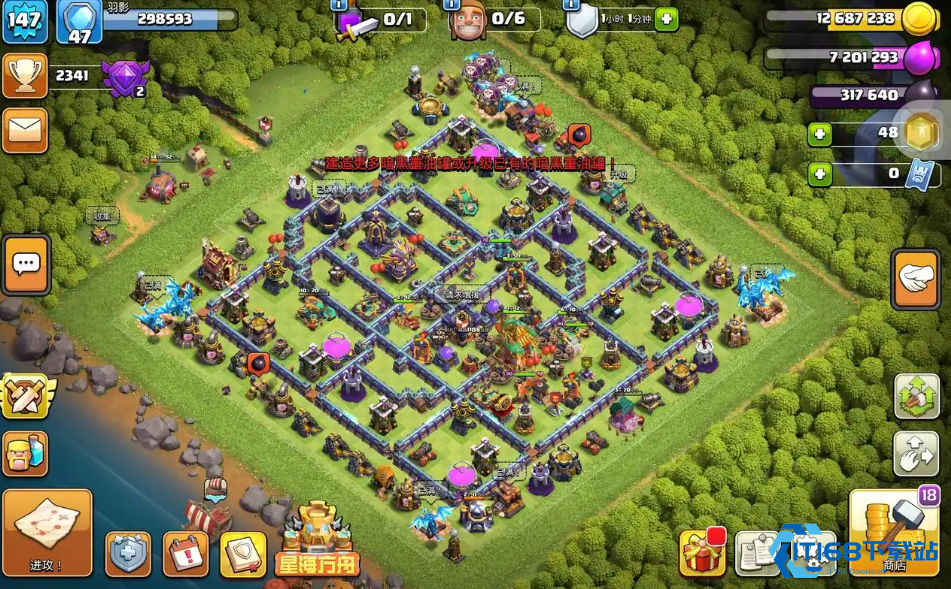Image resolution: width=951 pixels, height=589 pixels.
Task: Open the shop with the hammer icon
Action: 893,532
